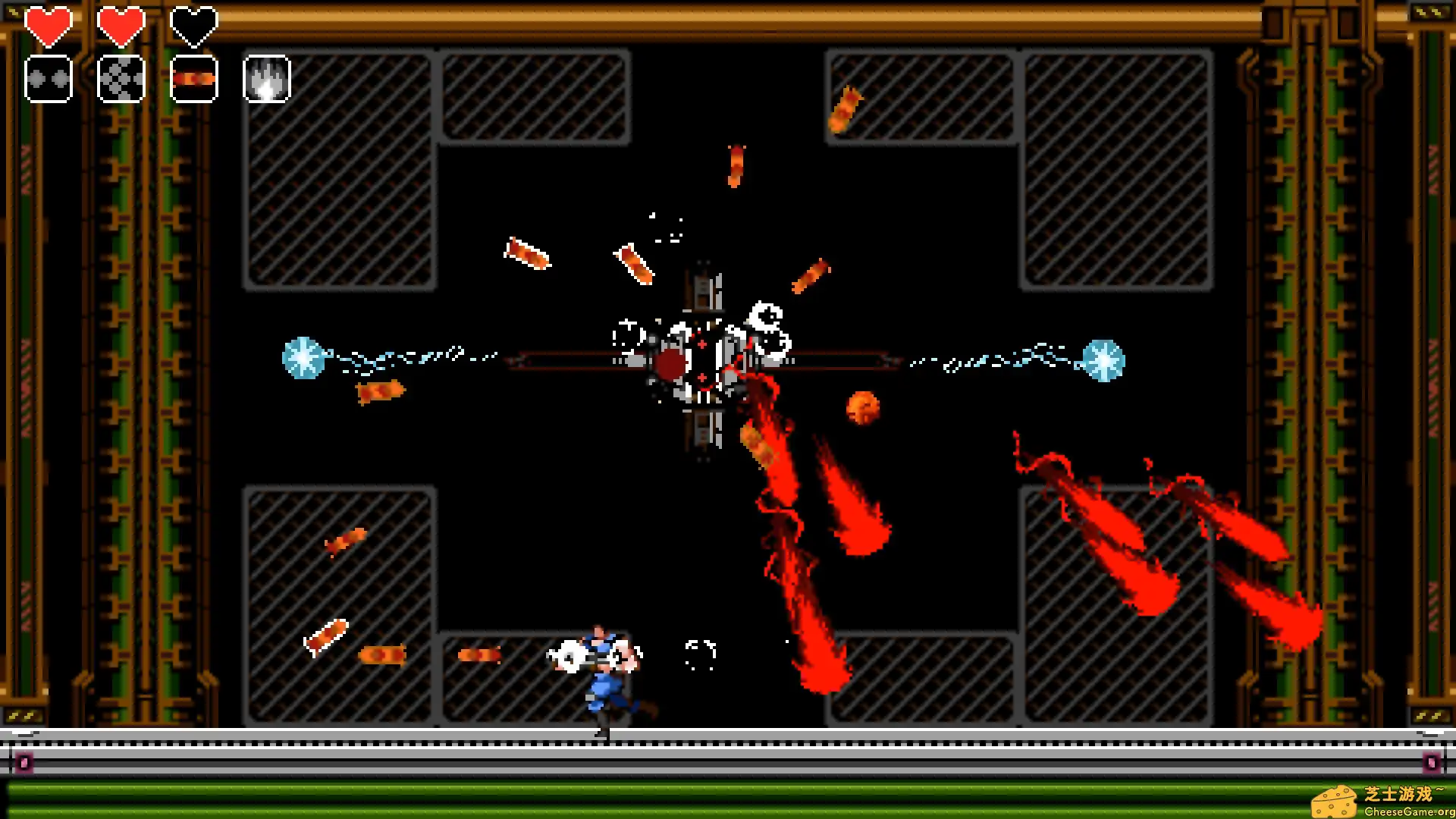This screenshot has height=819, width=1456.
Task: Click the left blue snowflake projectile
Action: point(302,356)
